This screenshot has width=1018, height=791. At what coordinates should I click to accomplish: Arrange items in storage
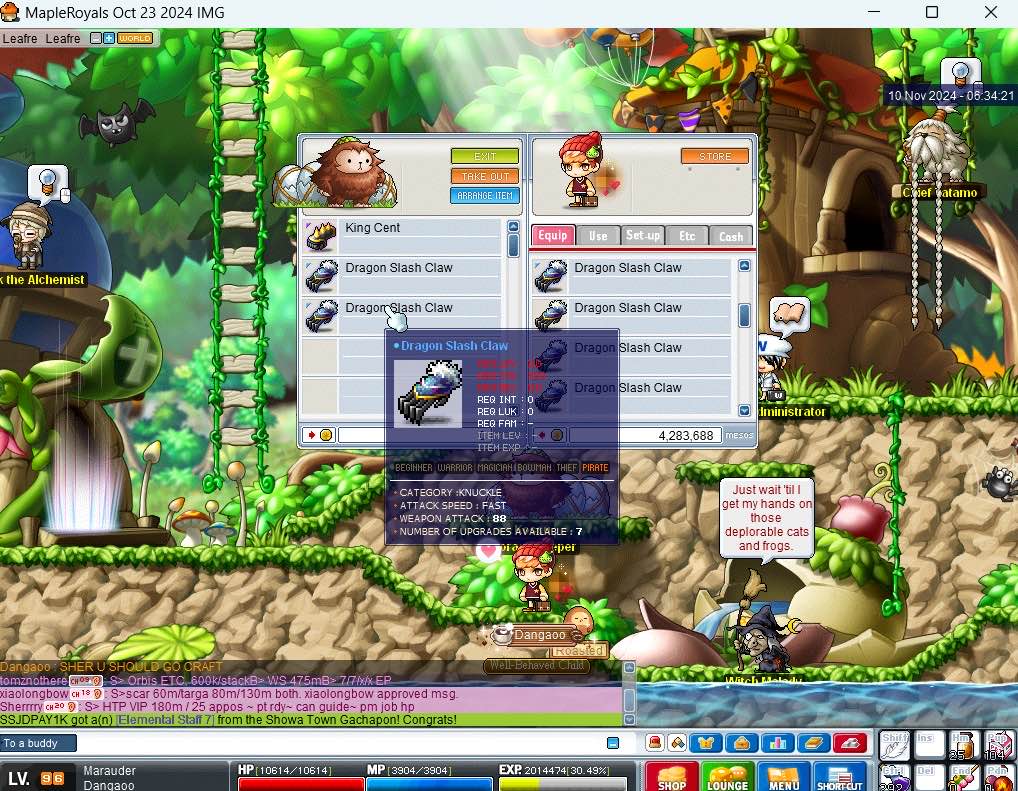point(485,196)
